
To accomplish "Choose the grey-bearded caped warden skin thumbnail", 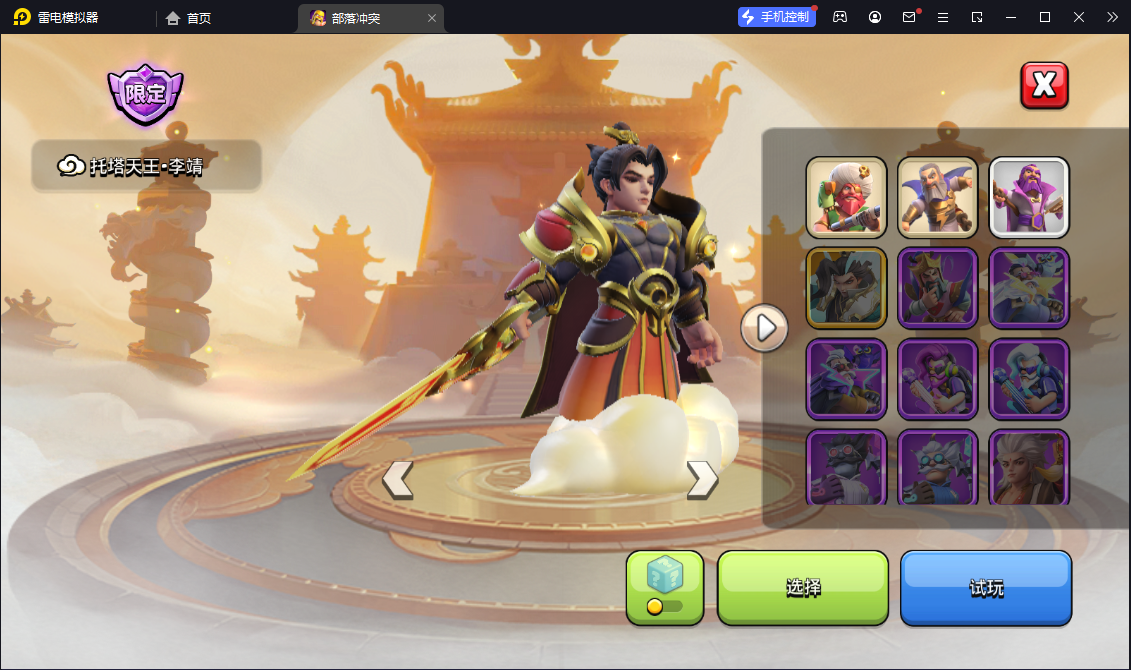I will (x=937, y=197).
